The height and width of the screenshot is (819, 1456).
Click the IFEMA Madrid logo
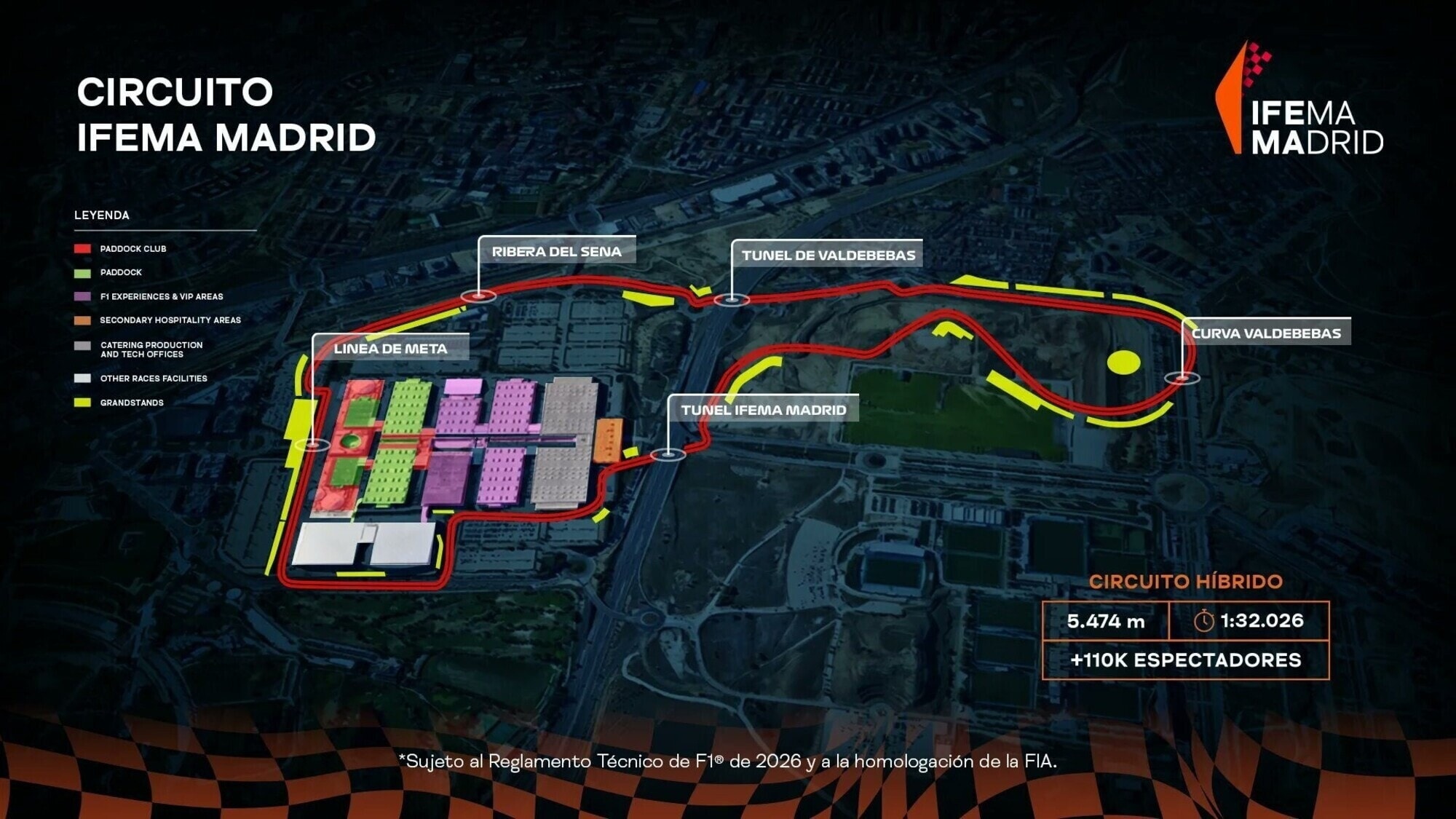(x=1300, y=100)
